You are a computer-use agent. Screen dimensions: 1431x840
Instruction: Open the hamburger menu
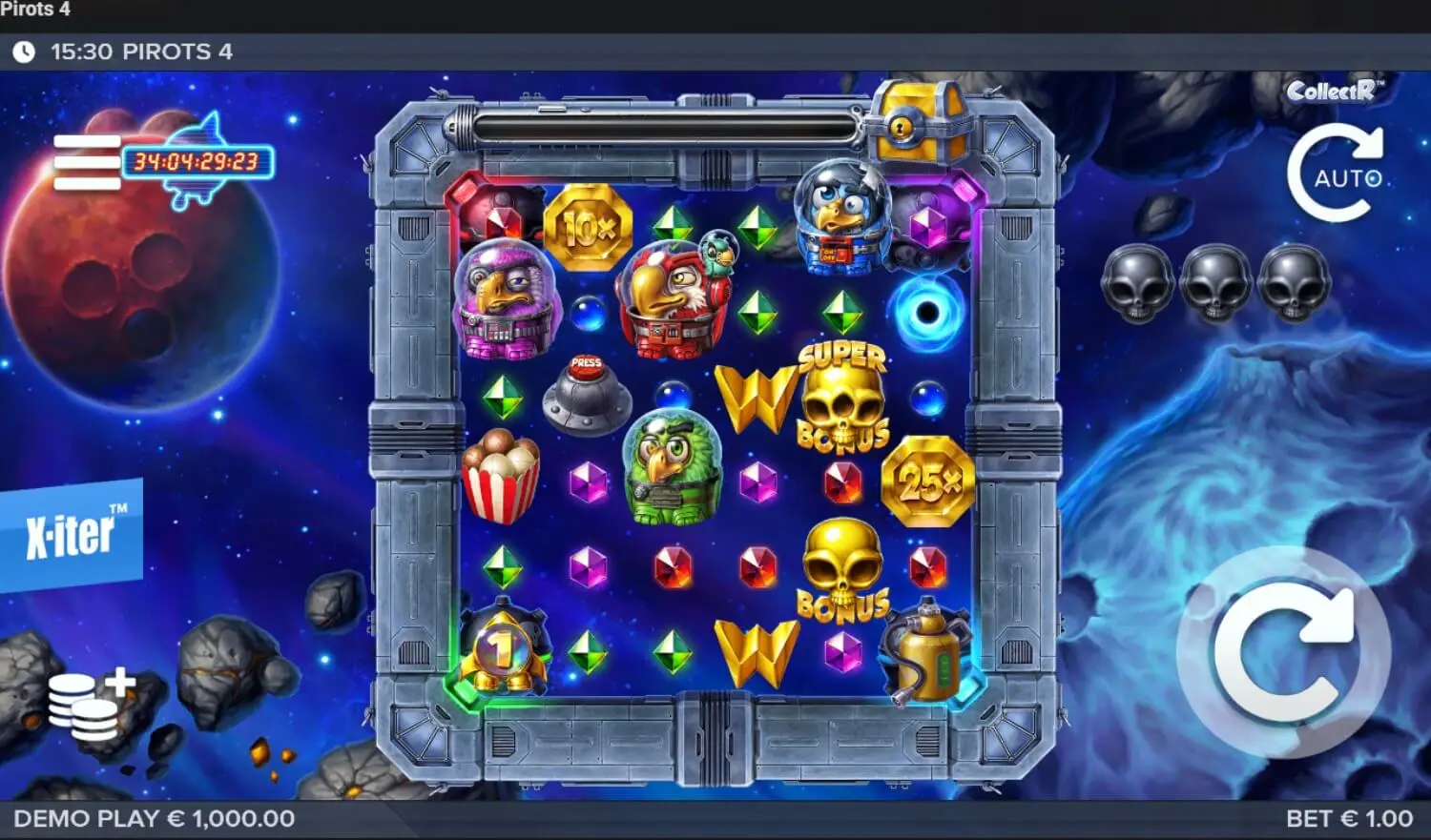coord(87,162)
